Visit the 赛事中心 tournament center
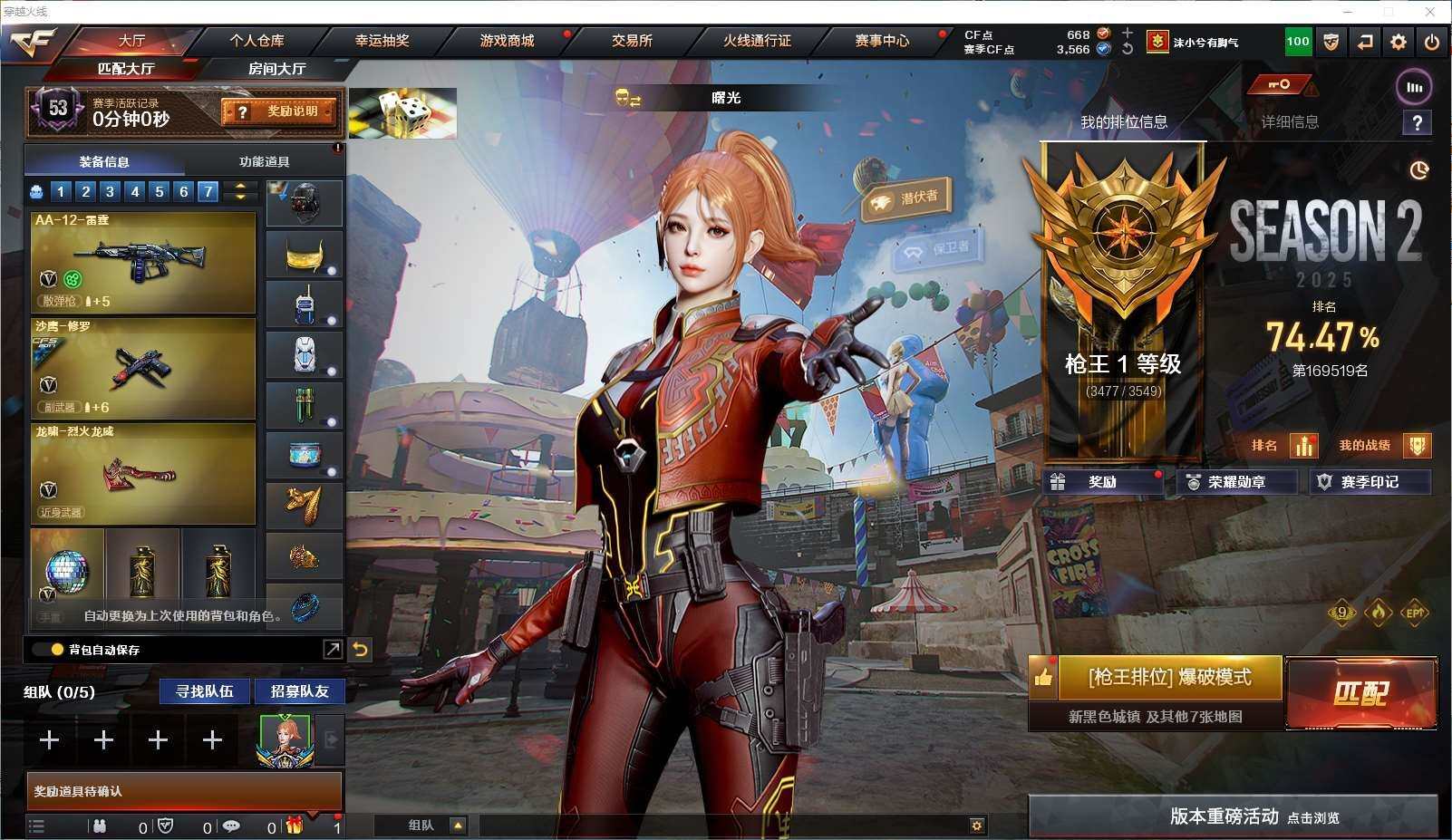This screenshot has width=1452, height=840. point(882,41)
